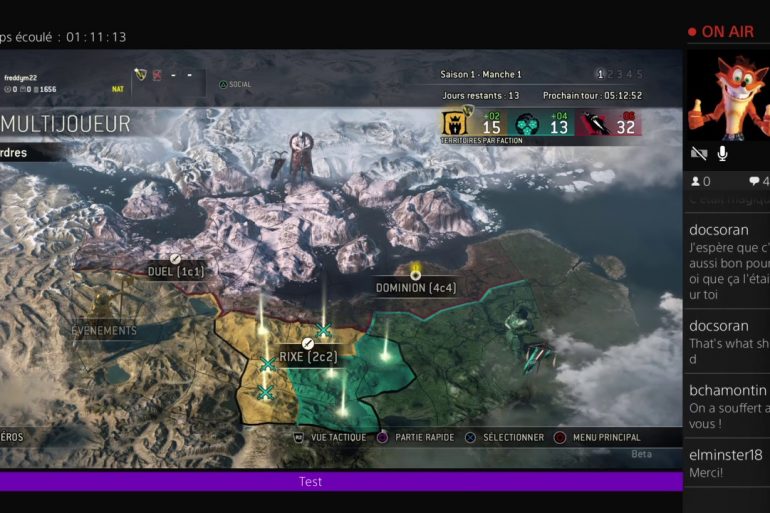
Task: Switch to the Multijoueur section
Action: 66,123
